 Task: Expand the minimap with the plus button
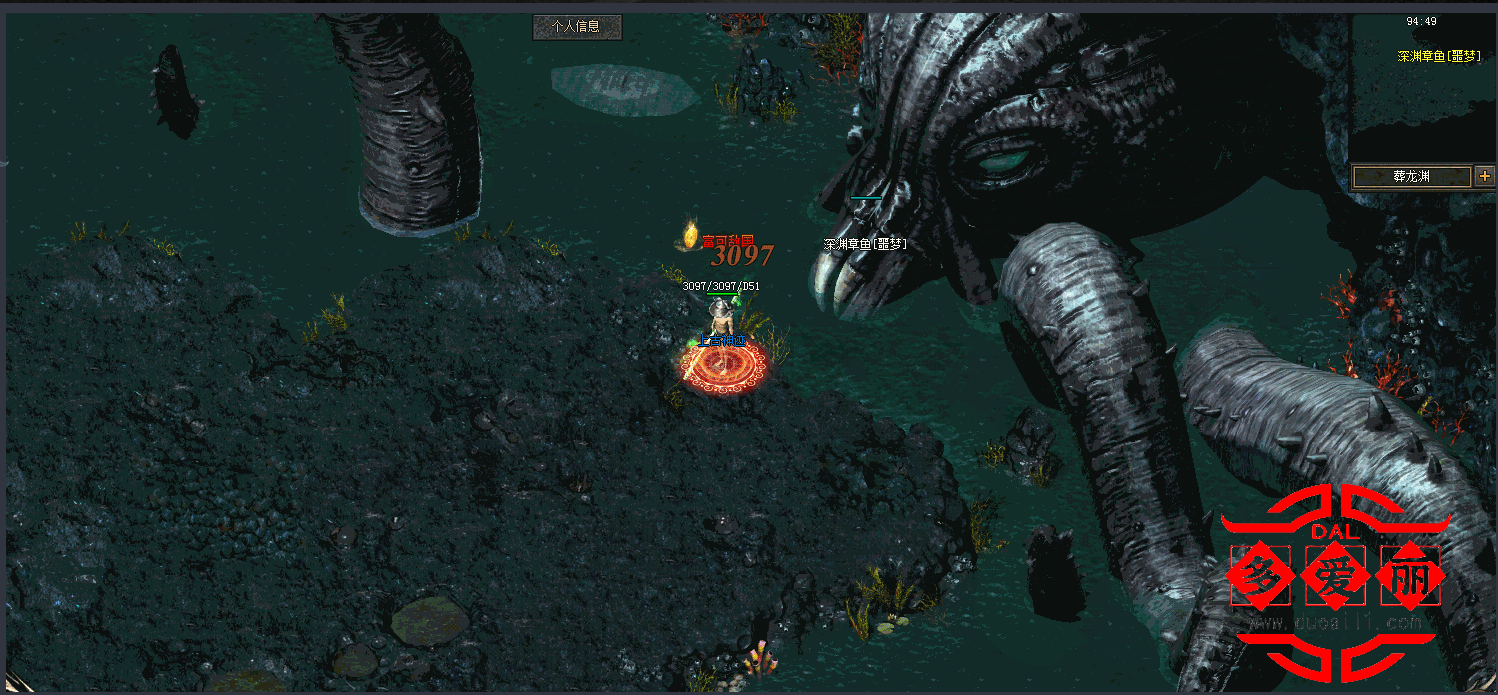[1484, 176]
